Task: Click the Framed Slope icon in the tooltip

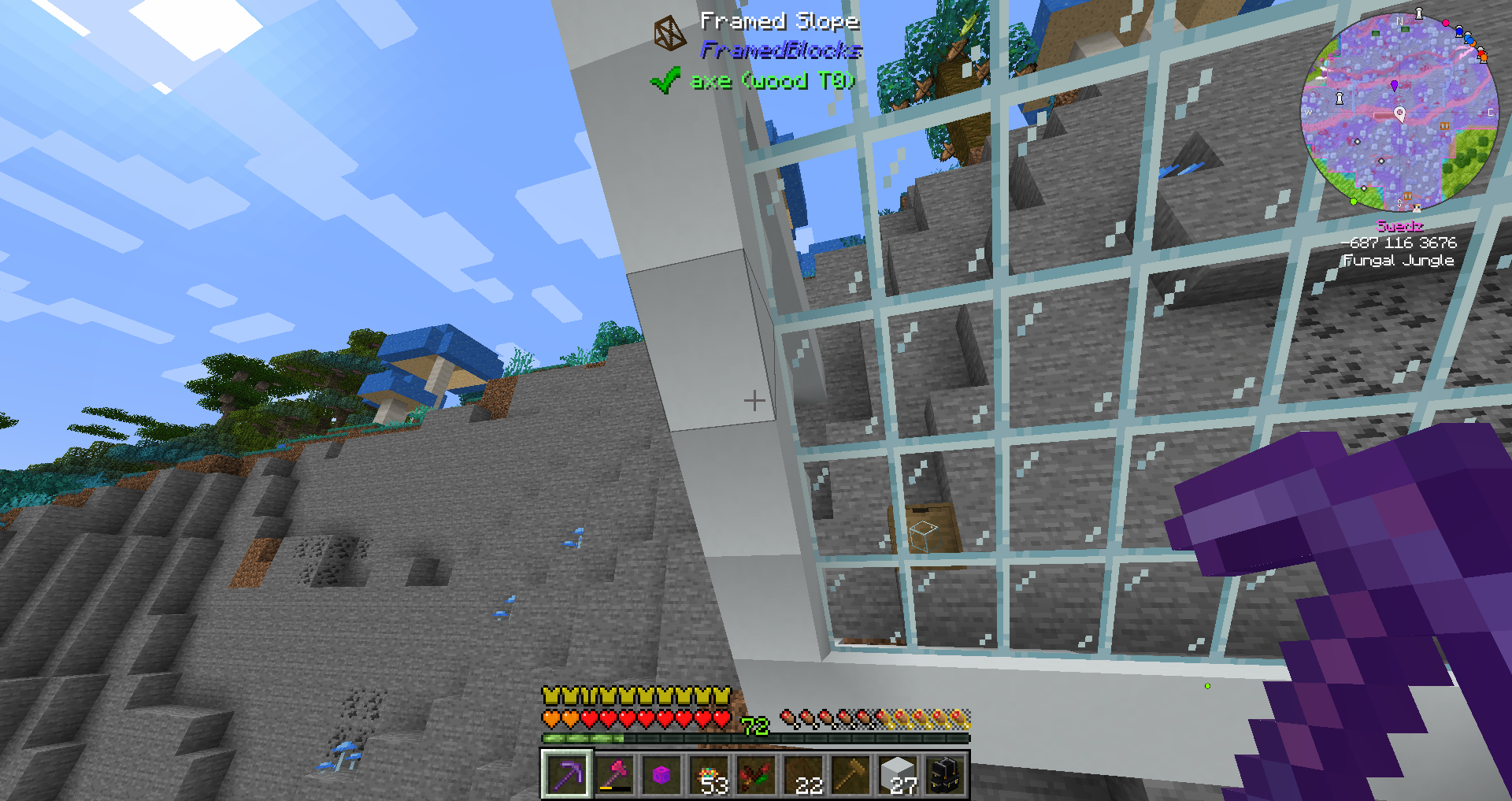Action: (669, 31)
